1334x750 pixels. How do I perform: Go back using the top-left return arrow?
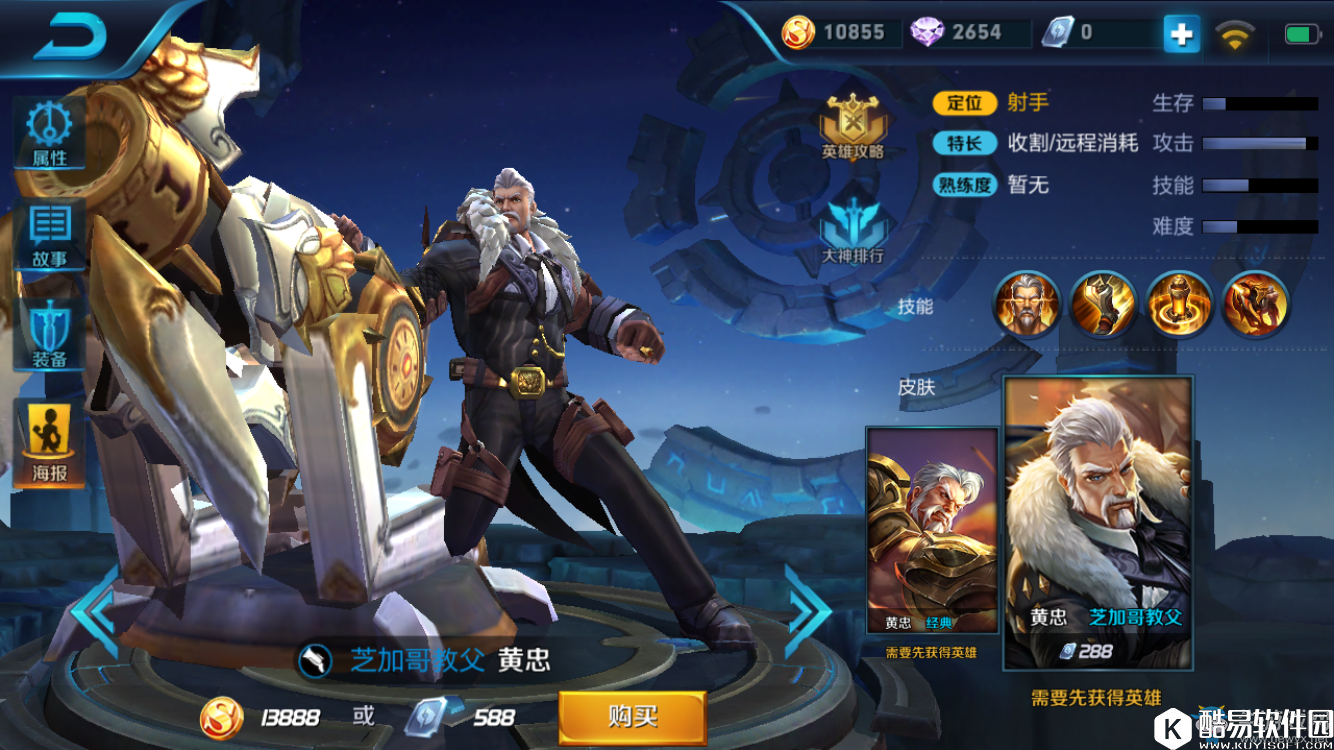click(x=70, y=37)
